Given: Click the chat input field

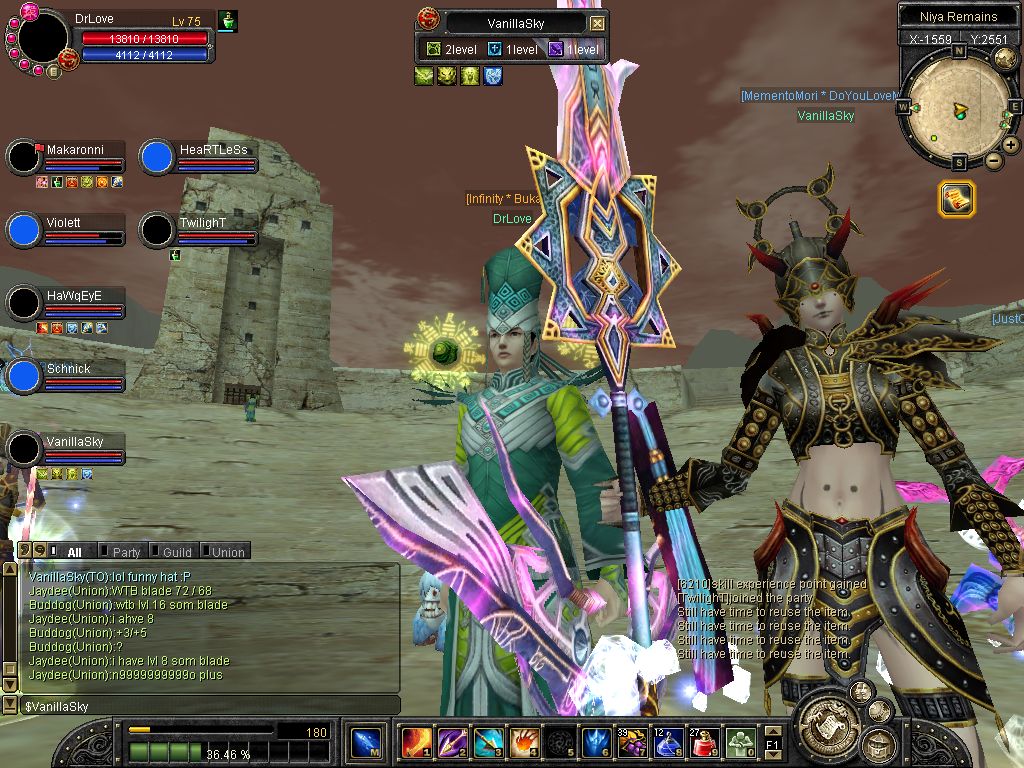Looking at the screenshot, I should coord(200,707).
